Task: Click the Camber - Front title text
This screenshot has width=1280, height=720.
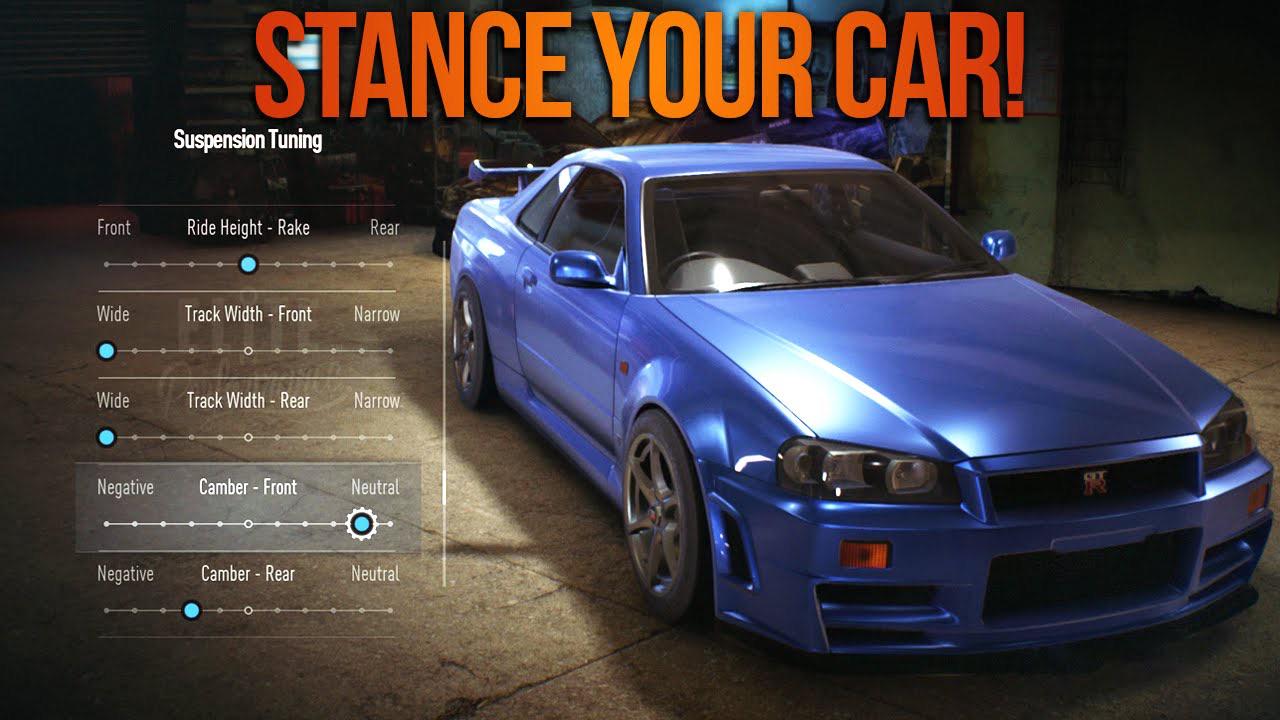Action: [x=247, y=488]
